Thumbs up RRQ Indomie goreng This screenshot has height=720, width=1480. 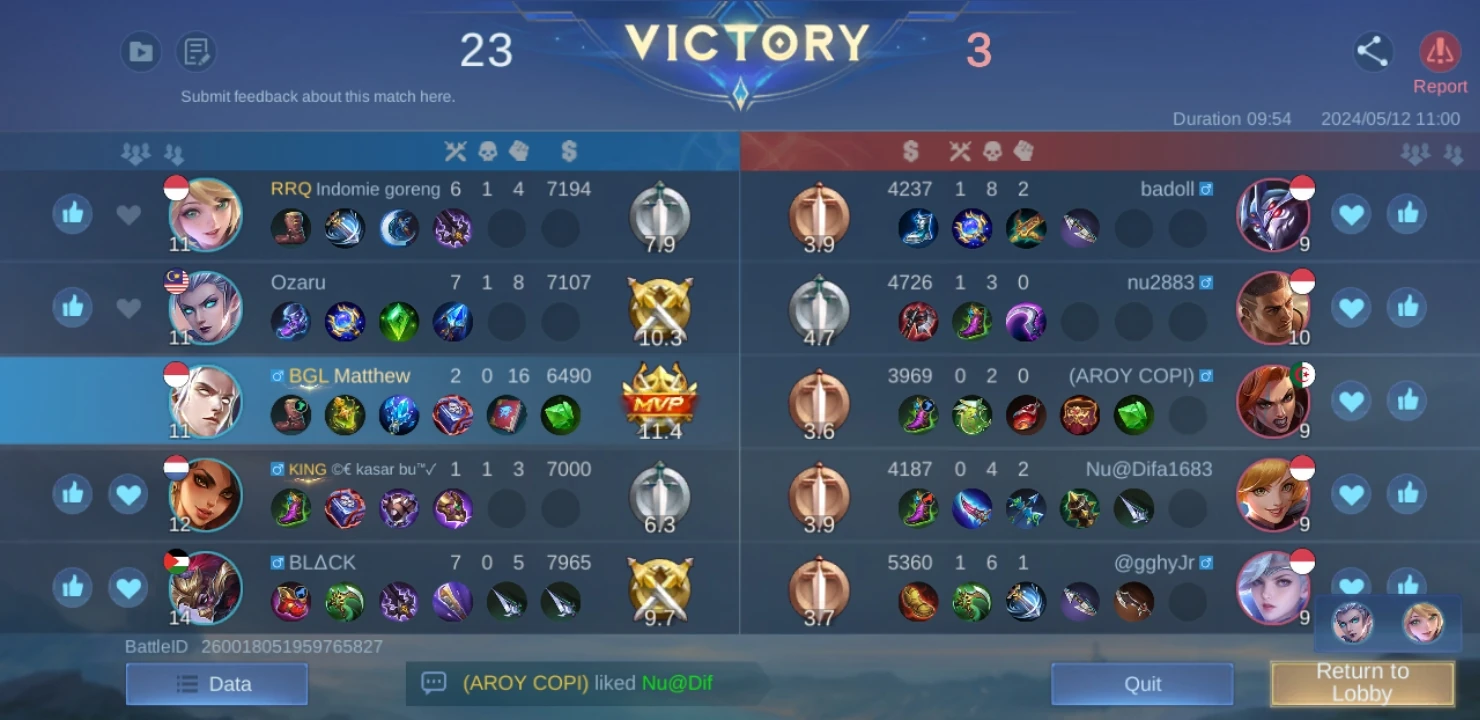71,214
